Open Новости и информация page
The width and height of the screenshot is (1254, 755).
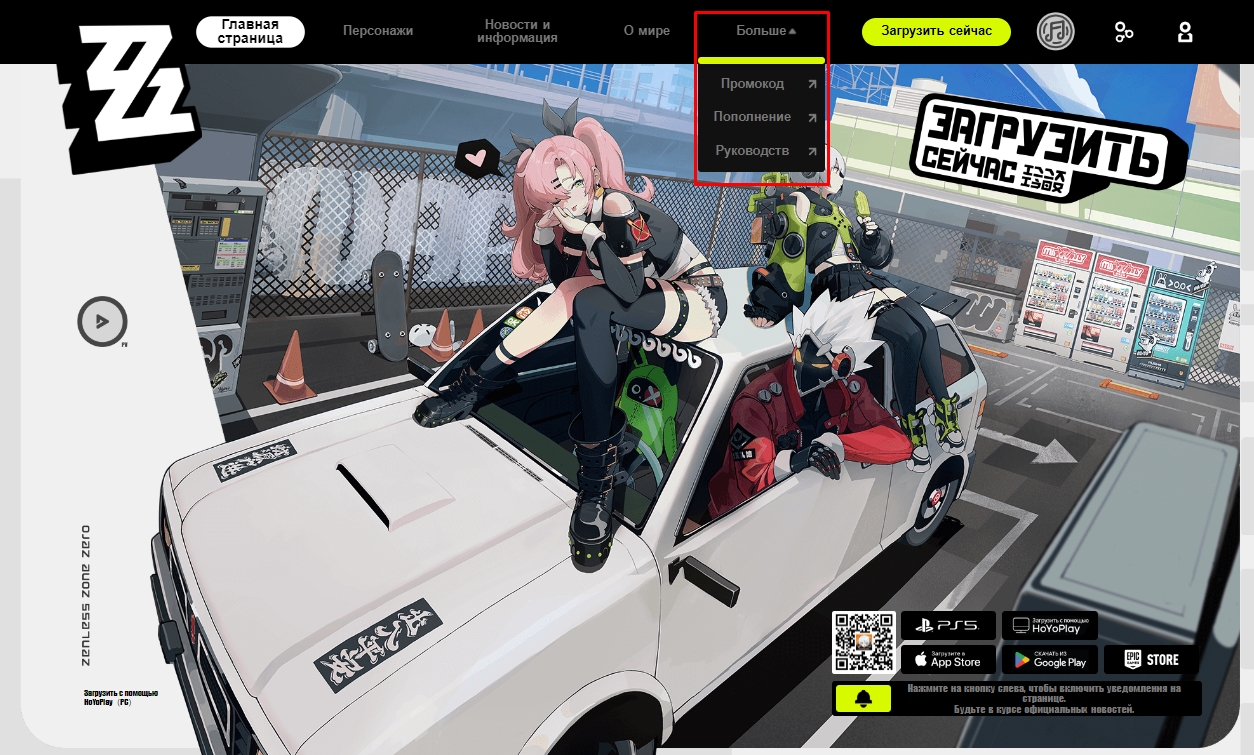tap(517, 31)
